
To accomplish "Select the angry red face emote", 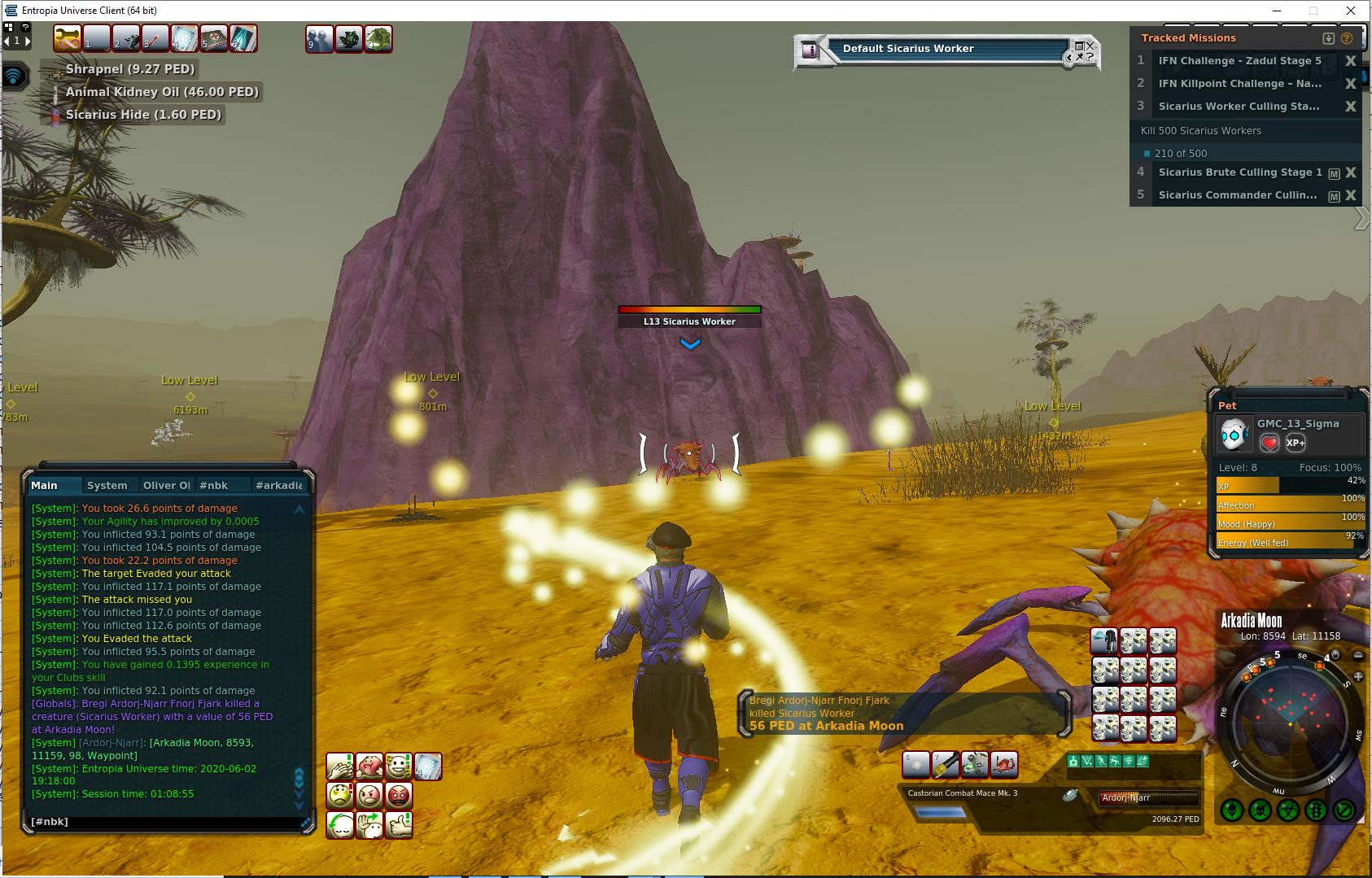I will [x=399, y=795].
